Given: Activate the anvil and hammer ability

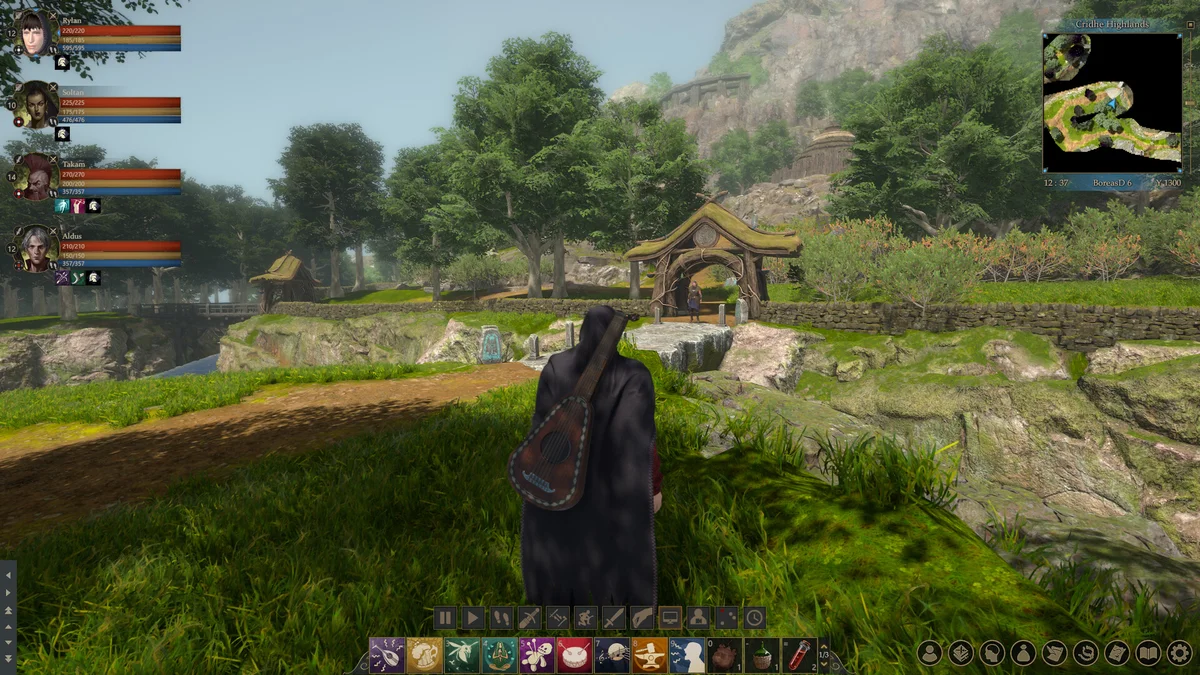Looking at the screenshot, I should [x=649, y=655].
